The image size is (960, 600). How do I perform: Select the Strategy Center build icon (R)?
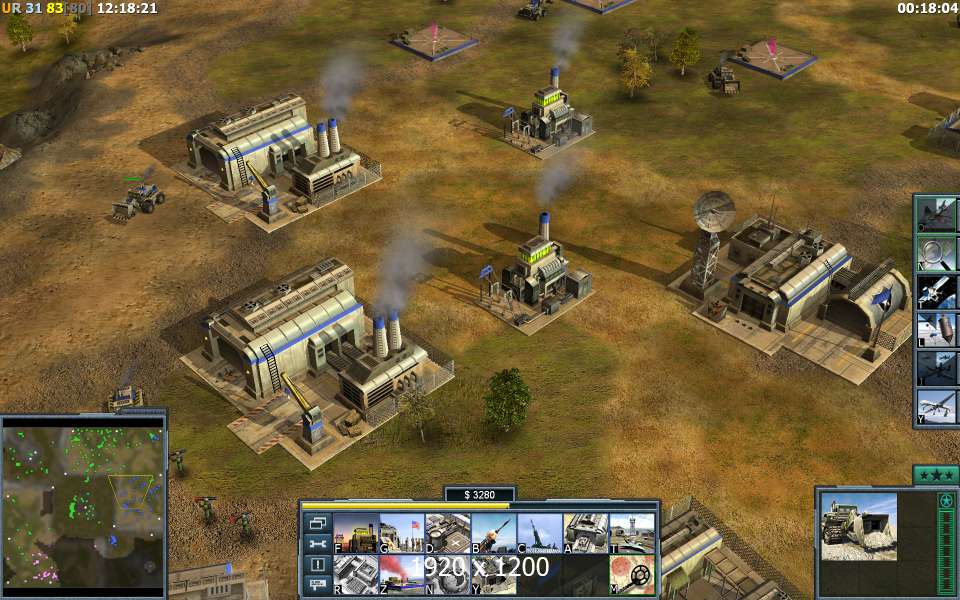[x=356, y=574]
